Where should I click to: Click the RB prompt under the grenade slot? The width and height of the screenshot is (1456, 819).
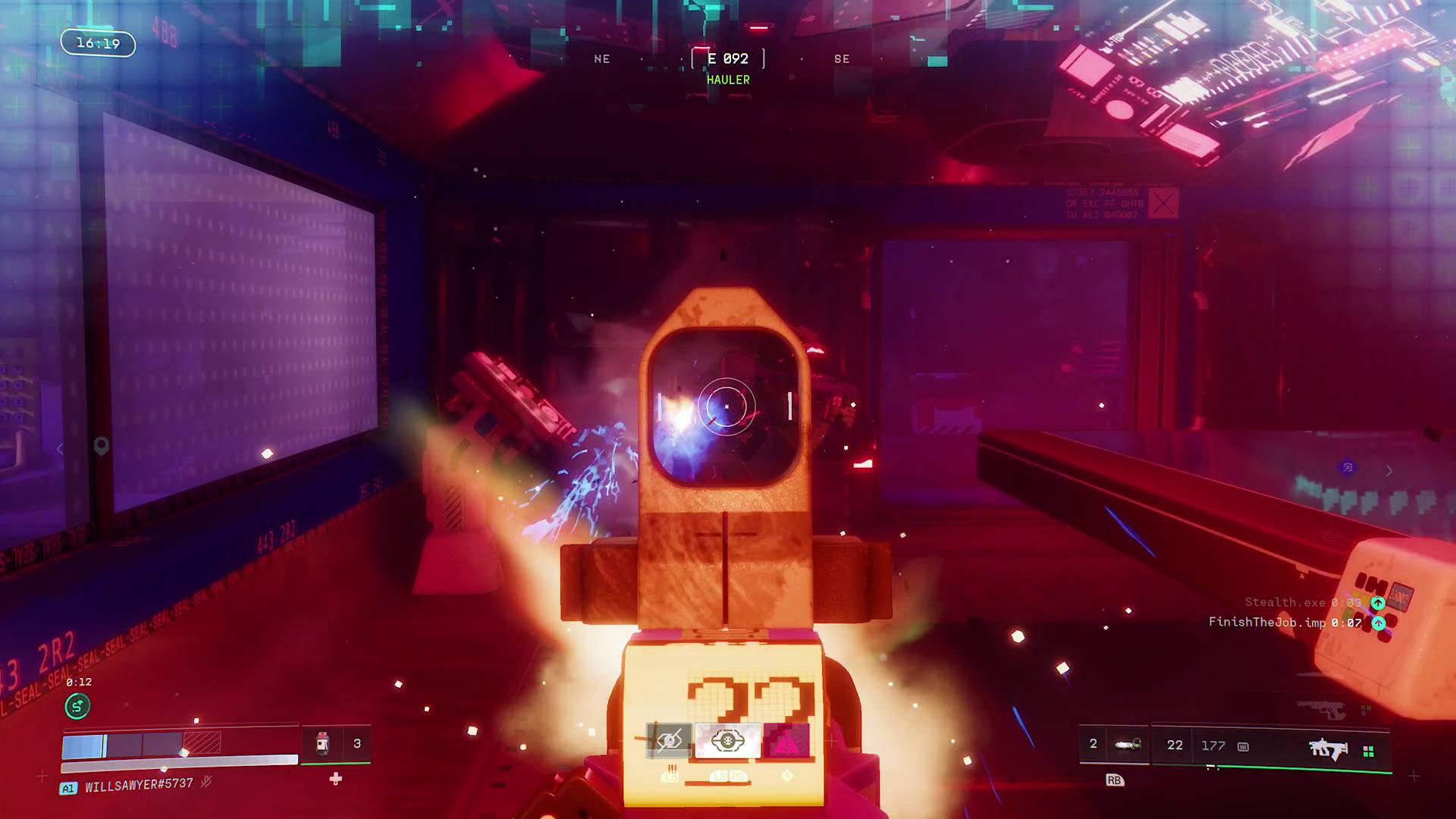click(x=1115, y=780)
